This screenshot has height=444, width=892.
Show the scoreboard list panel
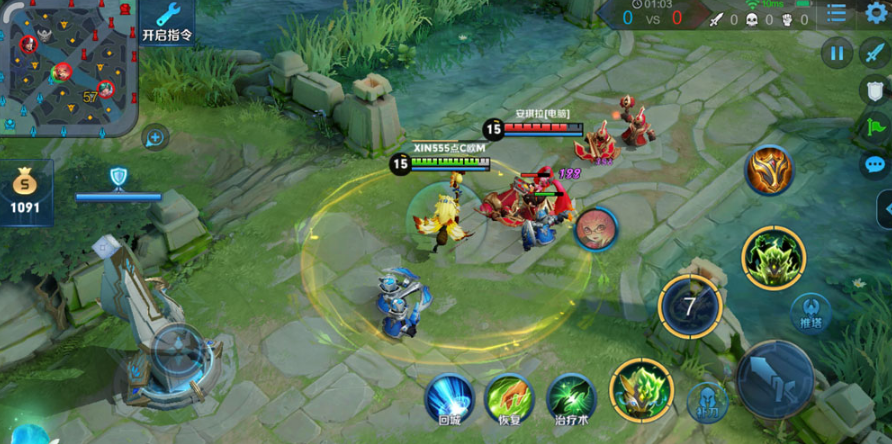[x=837, y=14]
